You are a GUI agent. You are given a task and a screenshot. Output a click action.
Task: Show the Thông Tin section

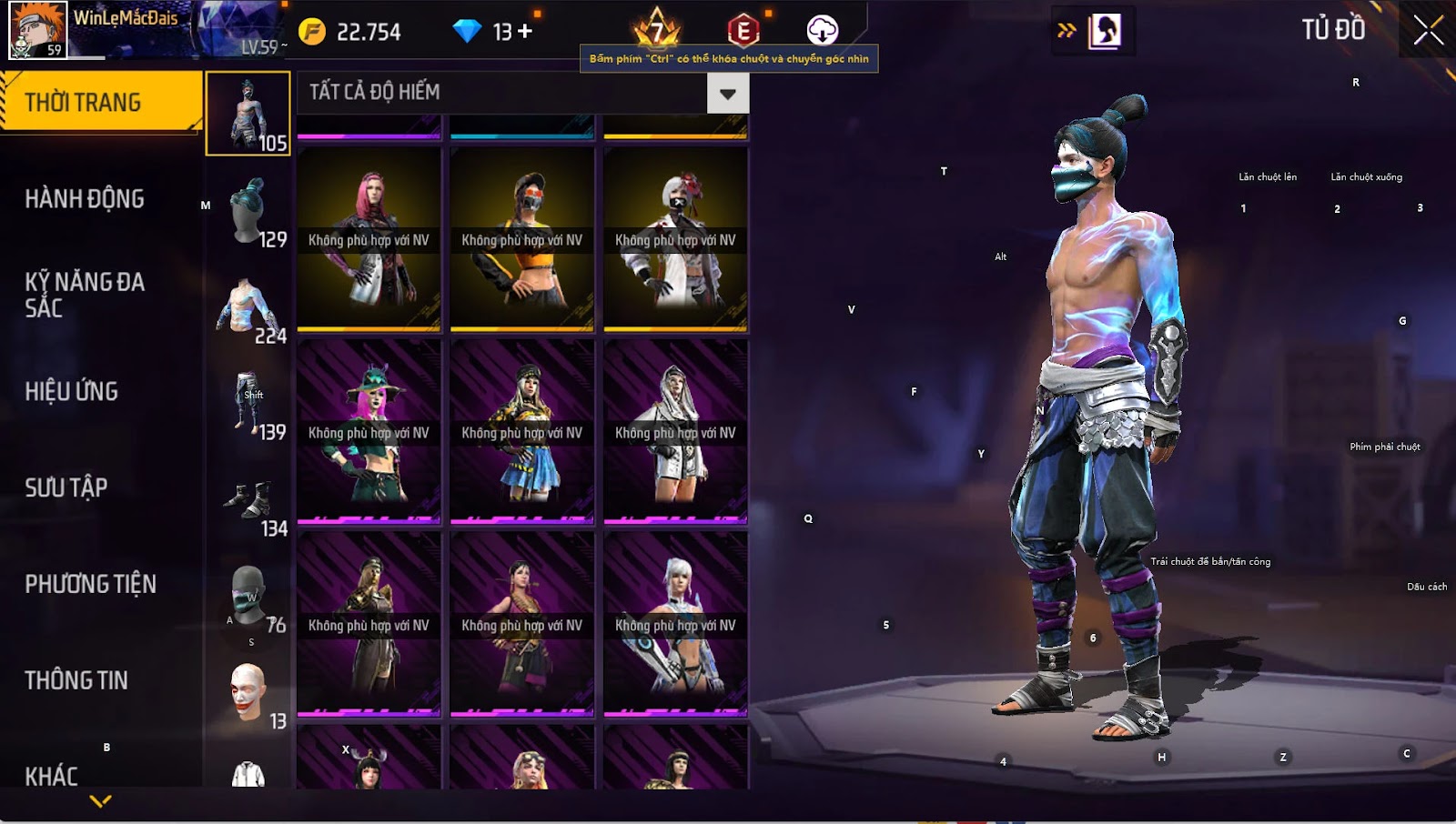76,680
